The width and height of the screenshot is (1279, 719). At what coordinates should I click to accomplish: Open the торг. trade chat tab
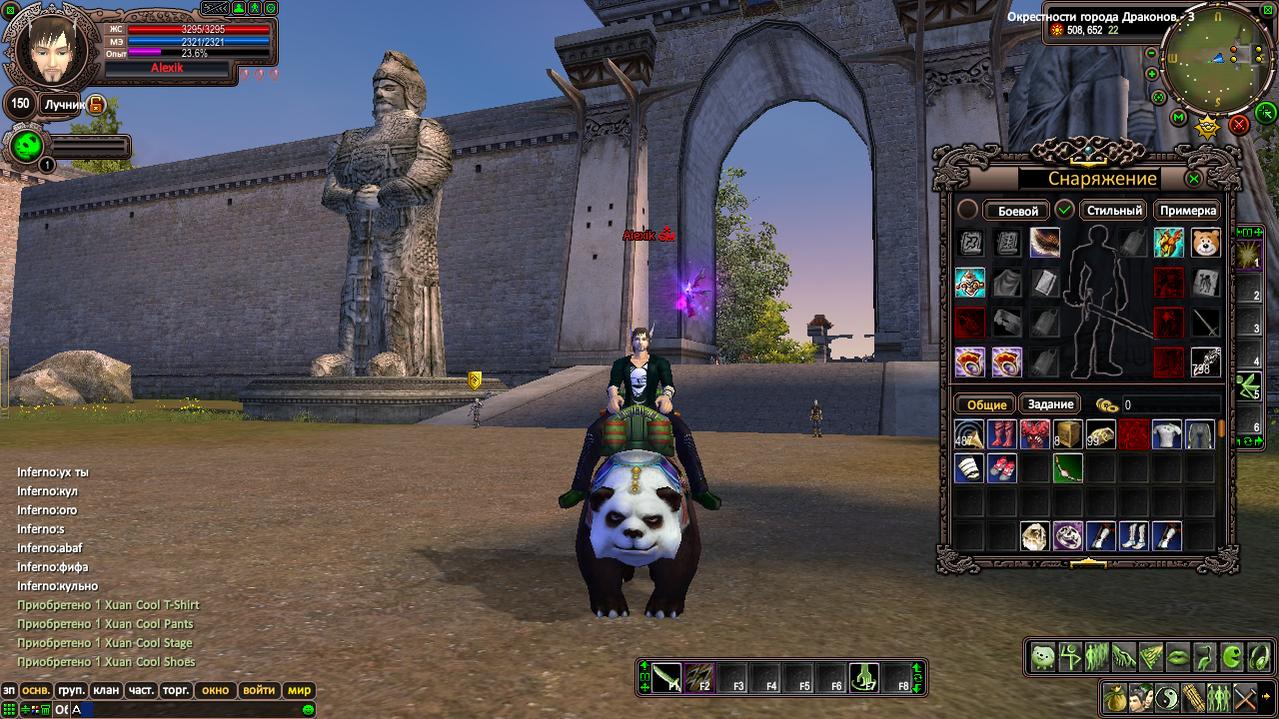[x=176, y=690]
